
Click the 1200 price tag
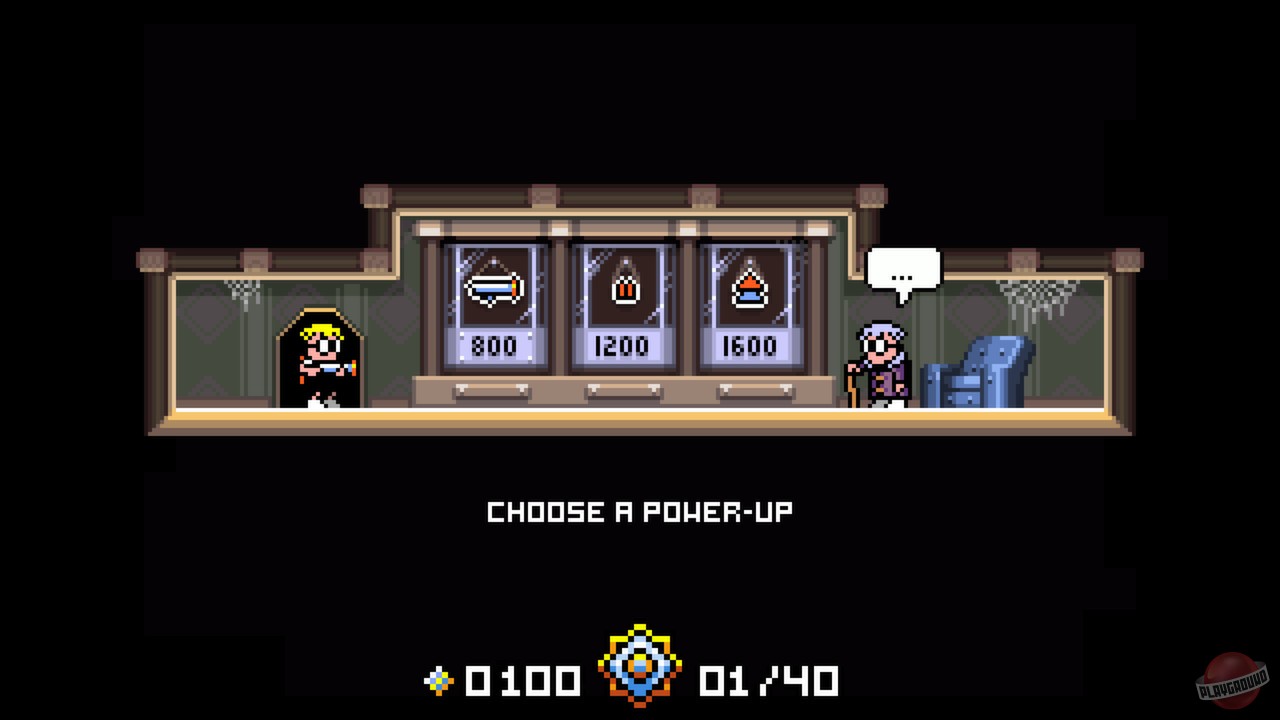click(623, 346)
